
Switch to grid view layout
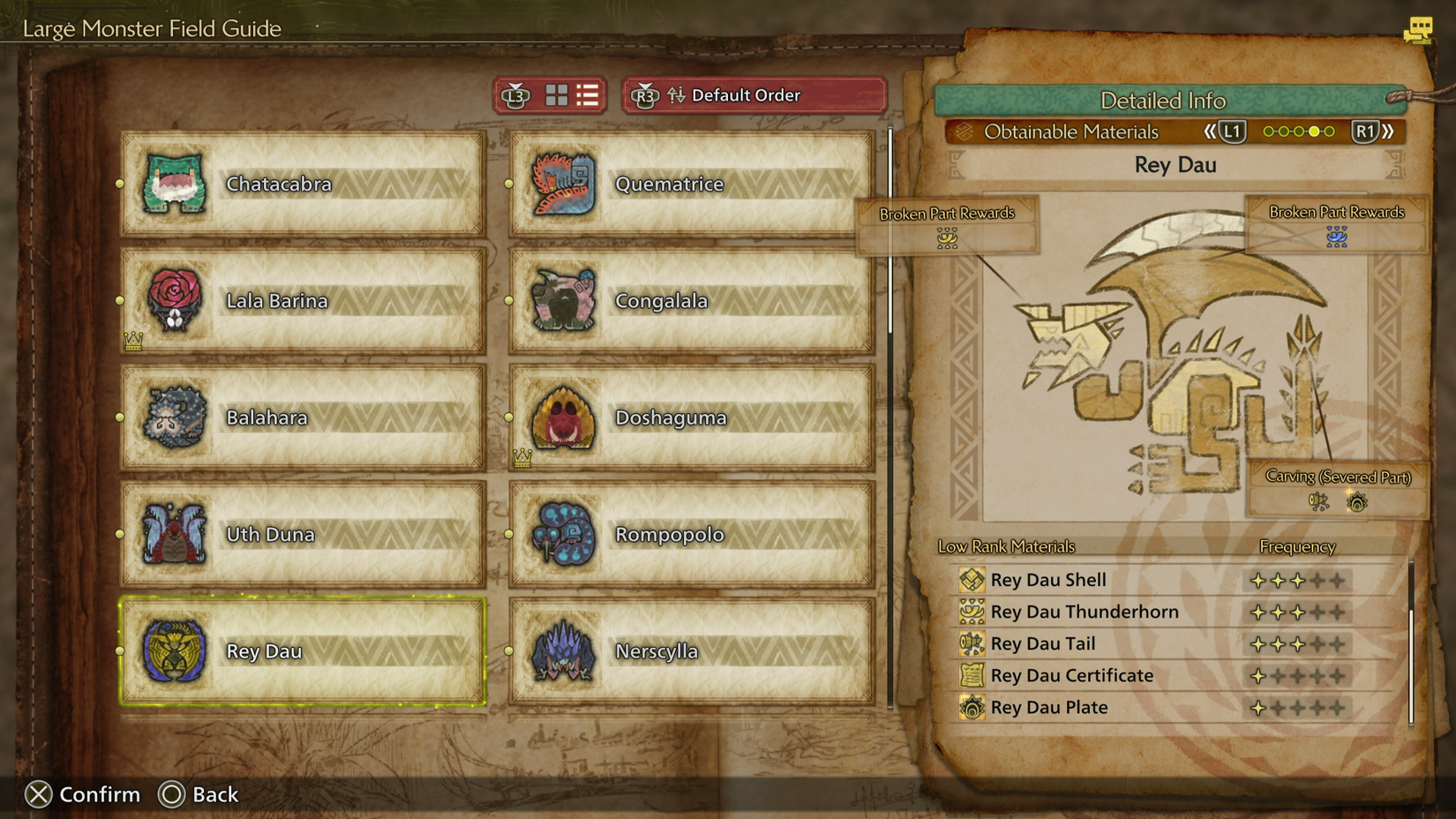click(557, 95)
